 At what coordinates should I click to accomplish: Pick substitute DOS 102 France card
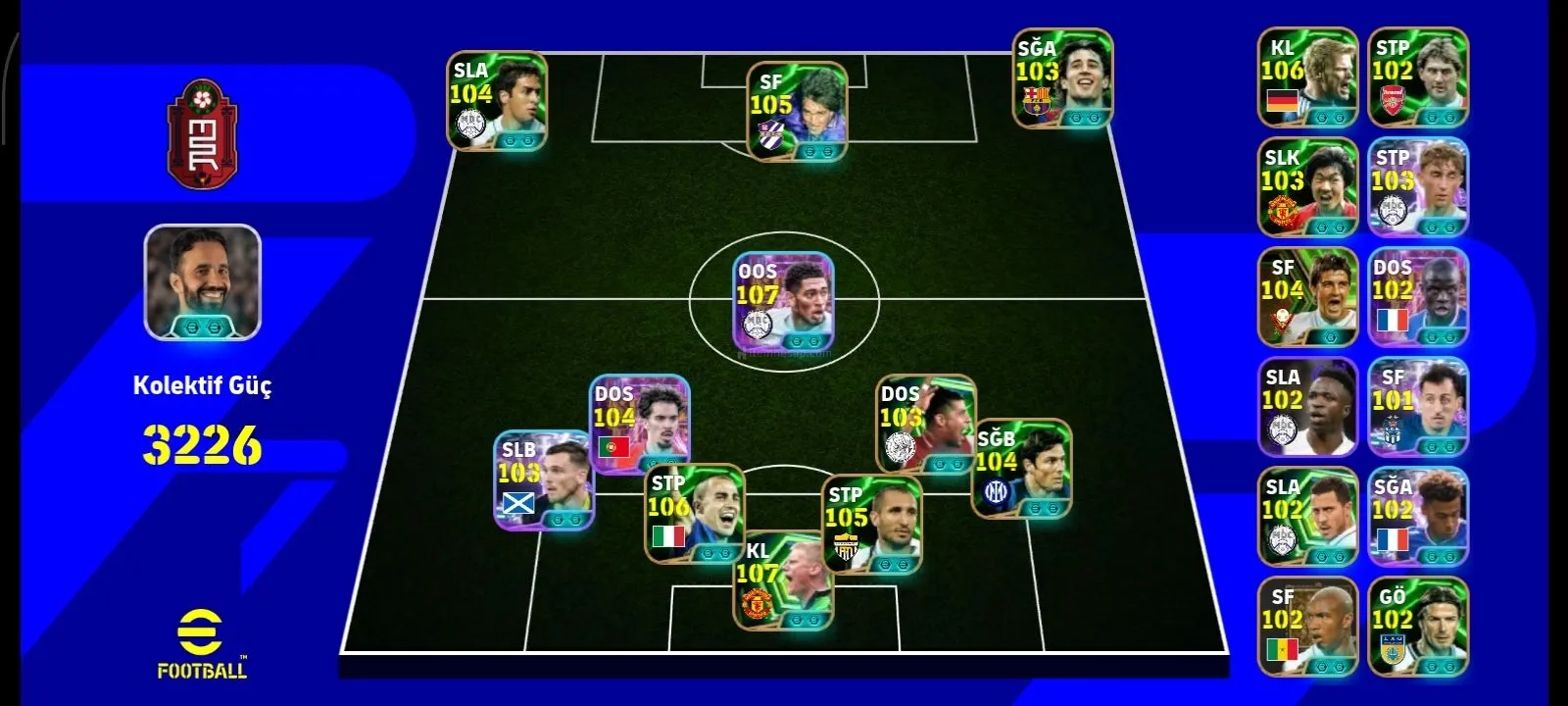point(1418,298)
